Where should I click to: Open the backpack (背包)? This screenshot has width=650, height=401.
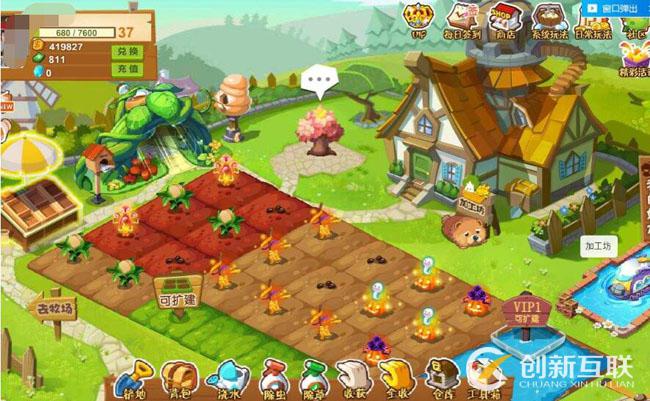[x=177, y=379]
